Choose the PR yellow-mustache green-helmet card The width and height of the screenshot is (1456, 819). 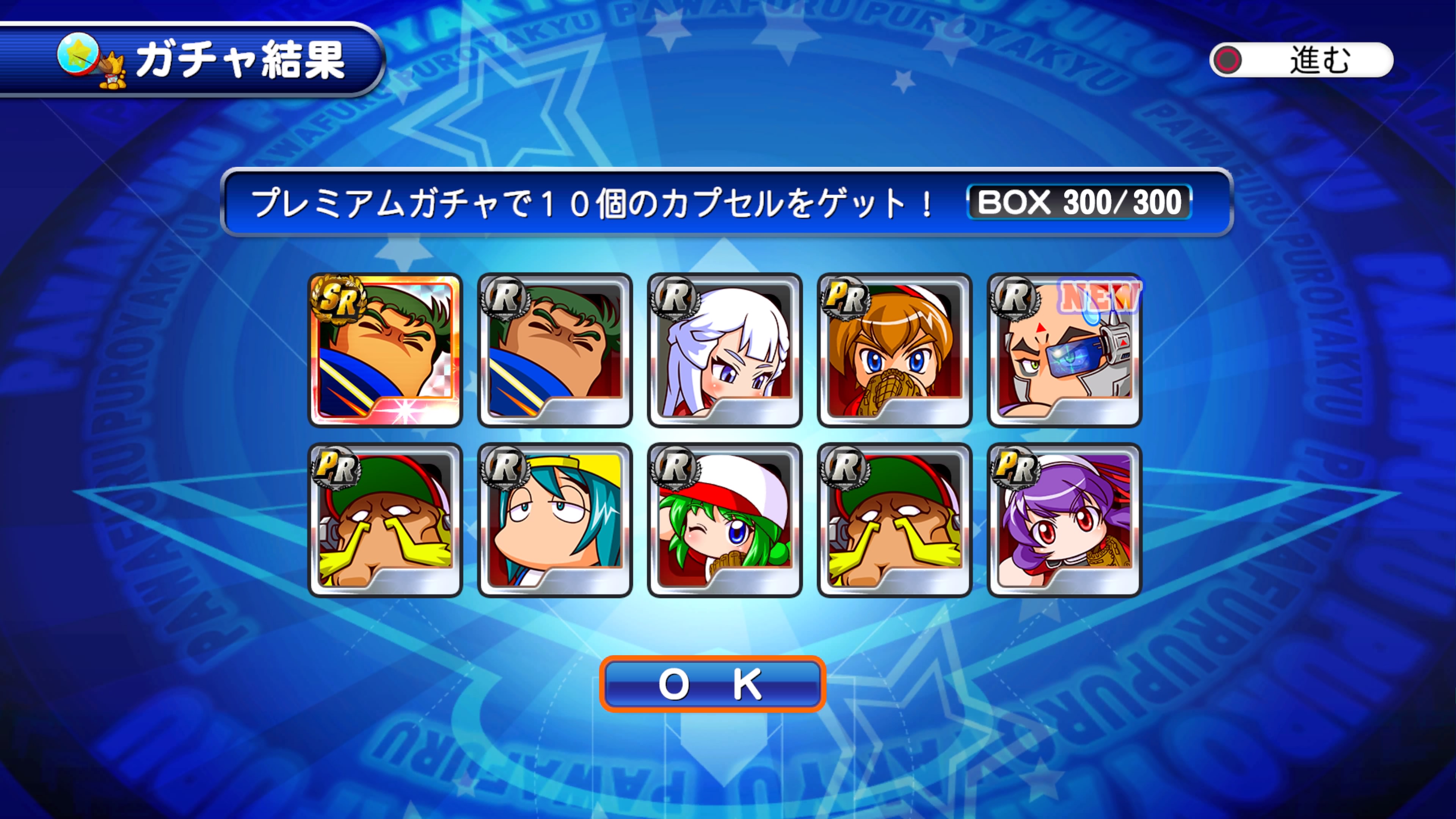point(386,520)
